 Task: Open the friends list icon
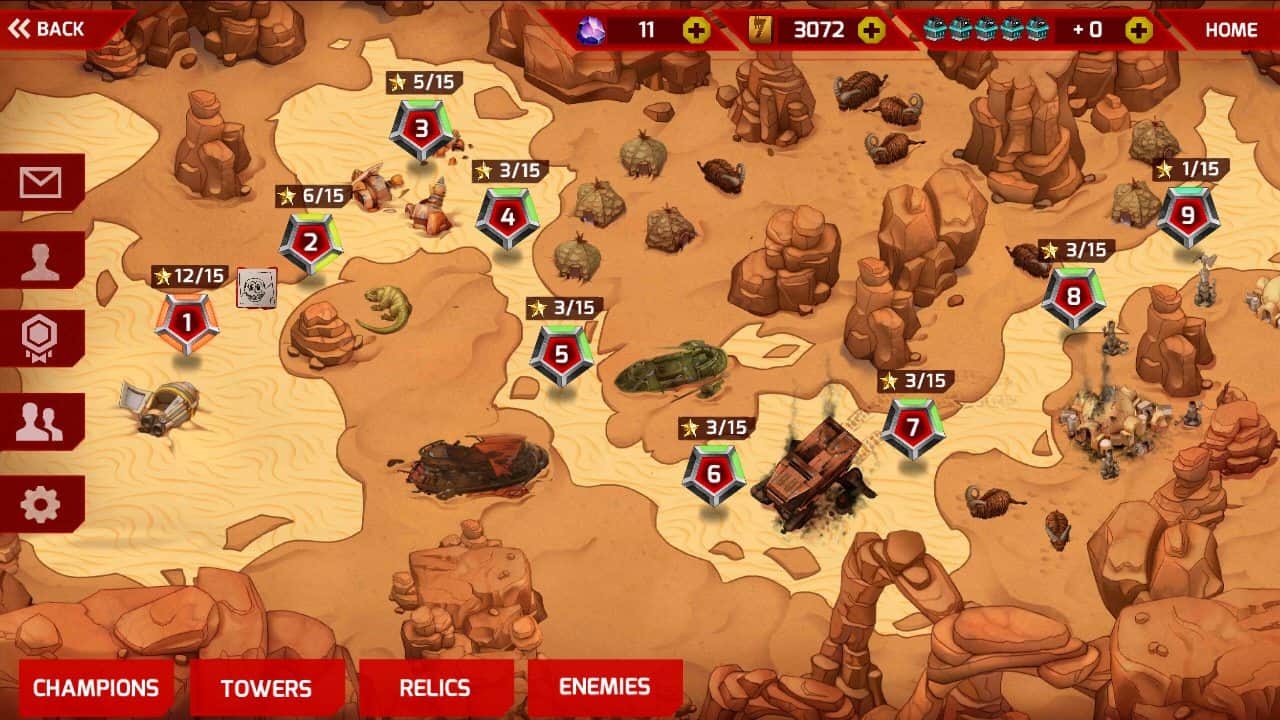pos(40,422)
